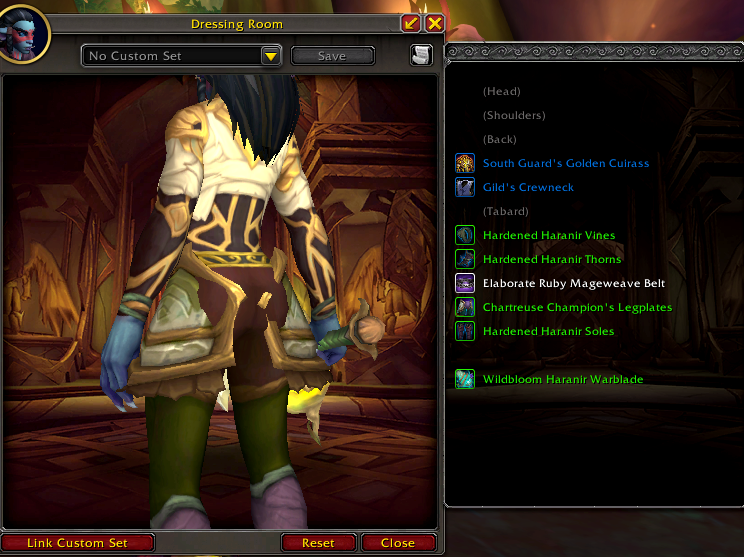
Task: Choose the Hardened Haranir Thorns item
Action: (x=552, y=259)
